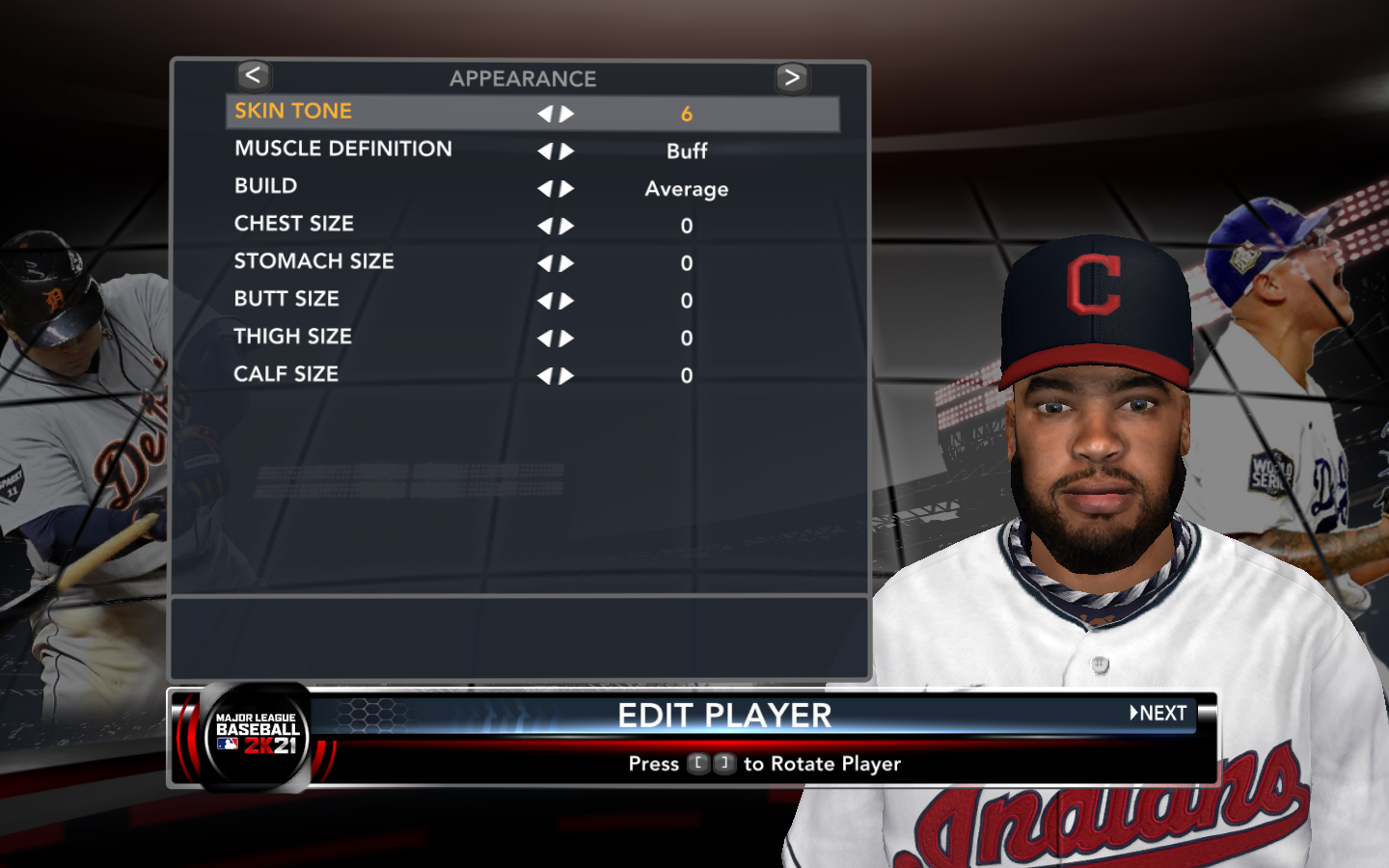Advance to the next page after Appearance

point(792,78)
